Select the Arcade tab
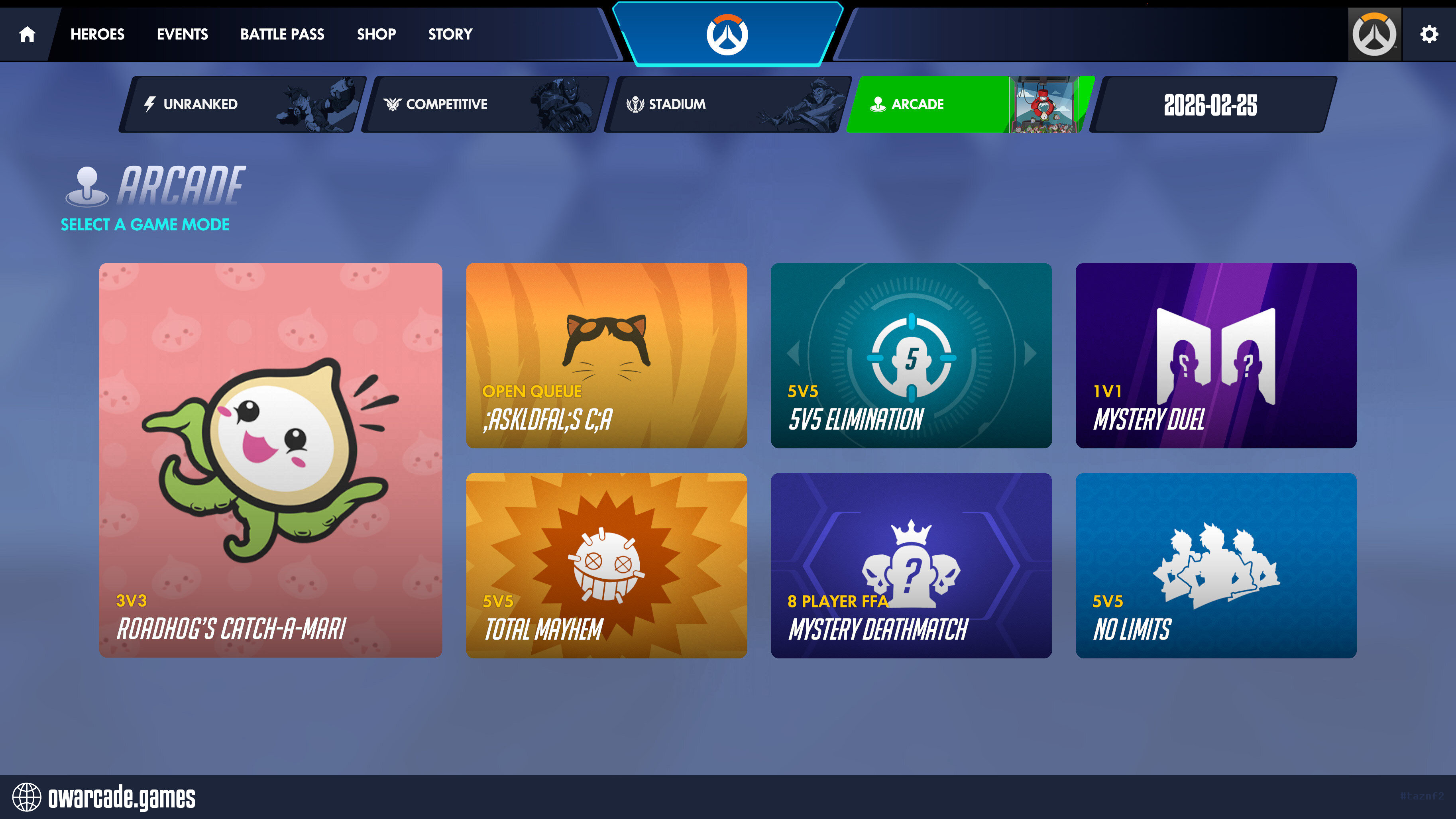The height and width of the screenshot is (819, 1456). click(x=969, y=104)
